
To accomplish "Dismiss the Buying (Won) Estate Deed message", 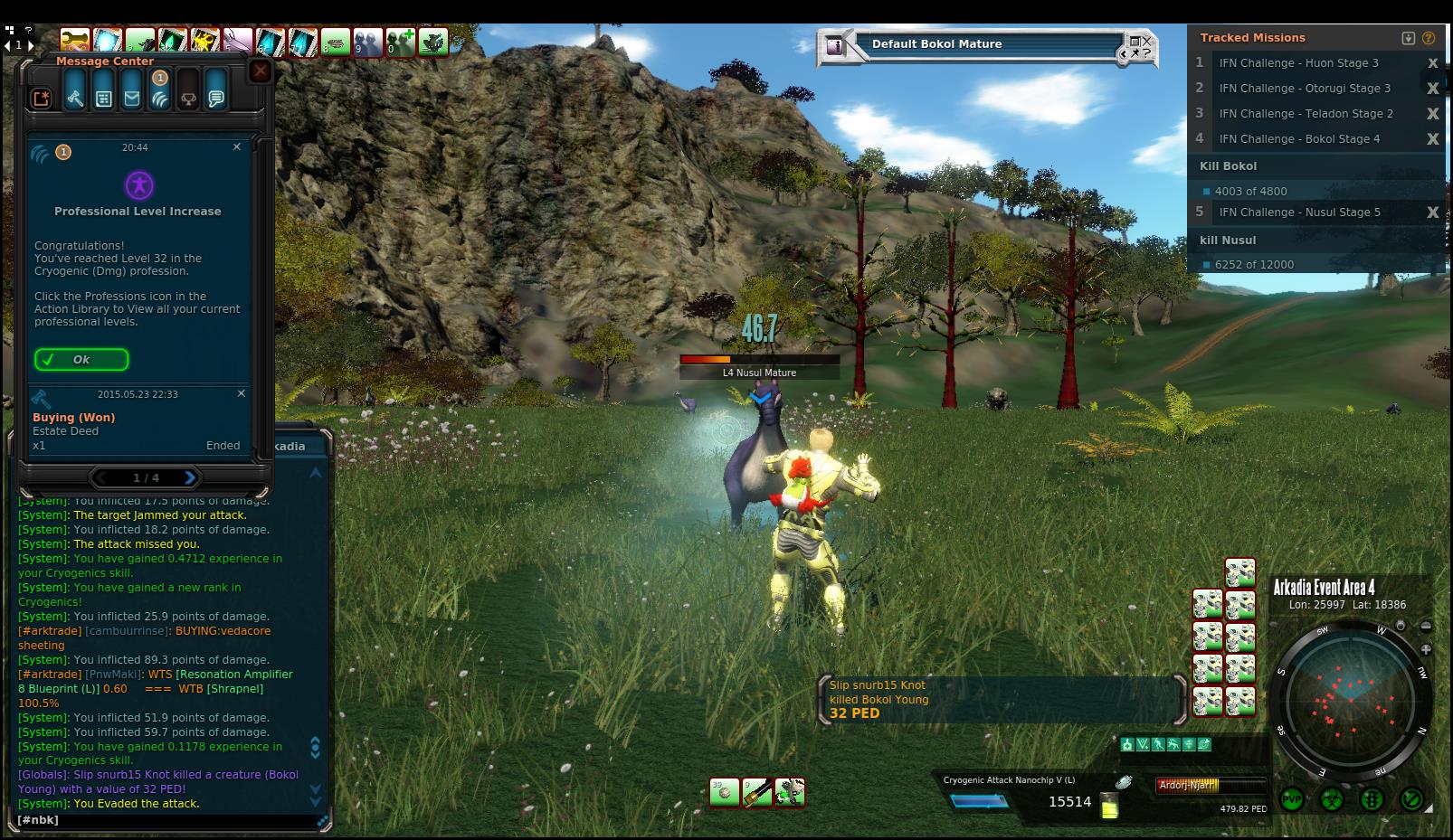I will [242, 393].
